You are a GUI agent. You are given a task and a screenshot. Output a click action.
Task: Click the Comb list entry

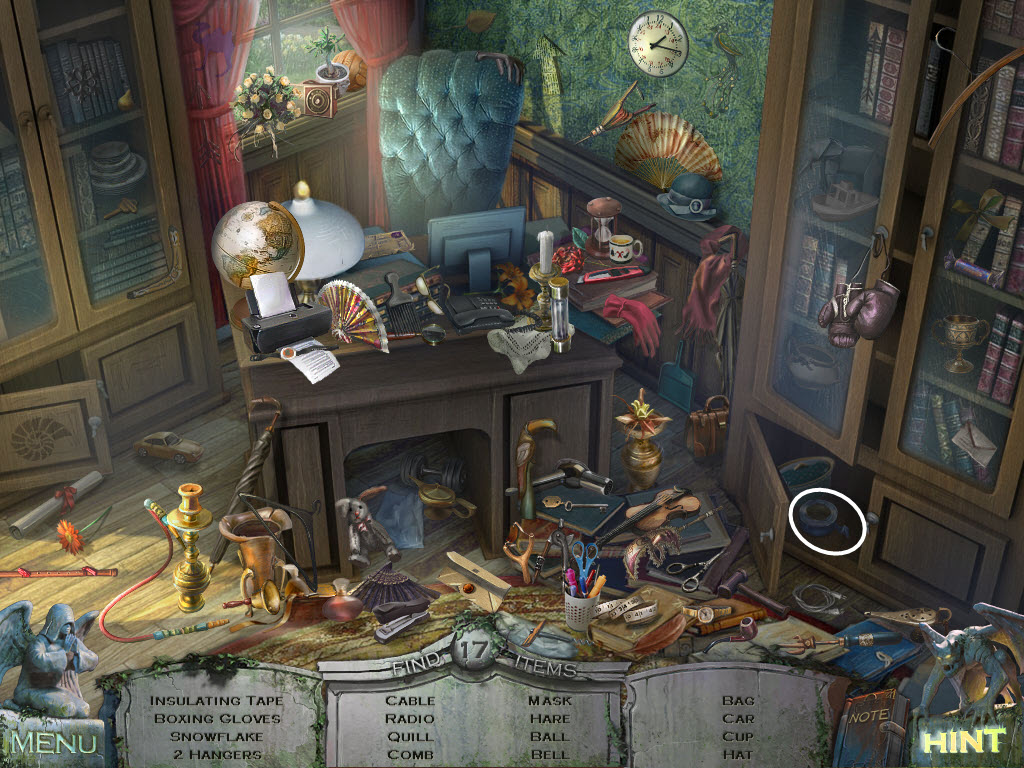[x=410, y=754]
